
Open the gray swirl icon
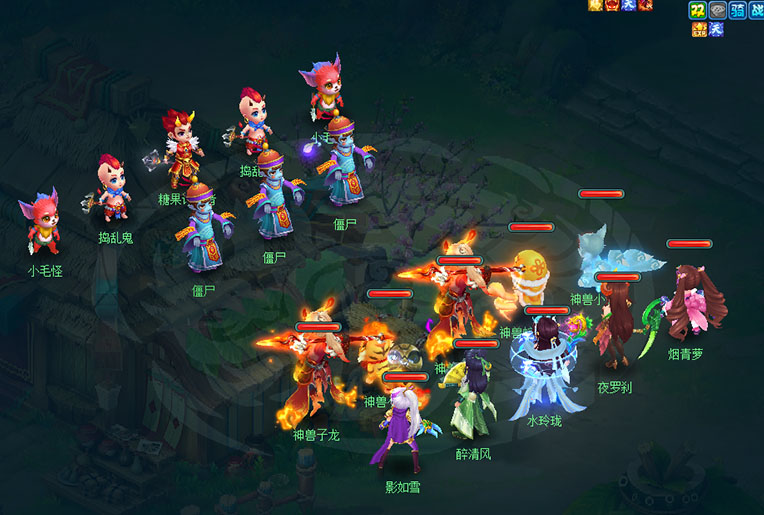coord(717,10)
